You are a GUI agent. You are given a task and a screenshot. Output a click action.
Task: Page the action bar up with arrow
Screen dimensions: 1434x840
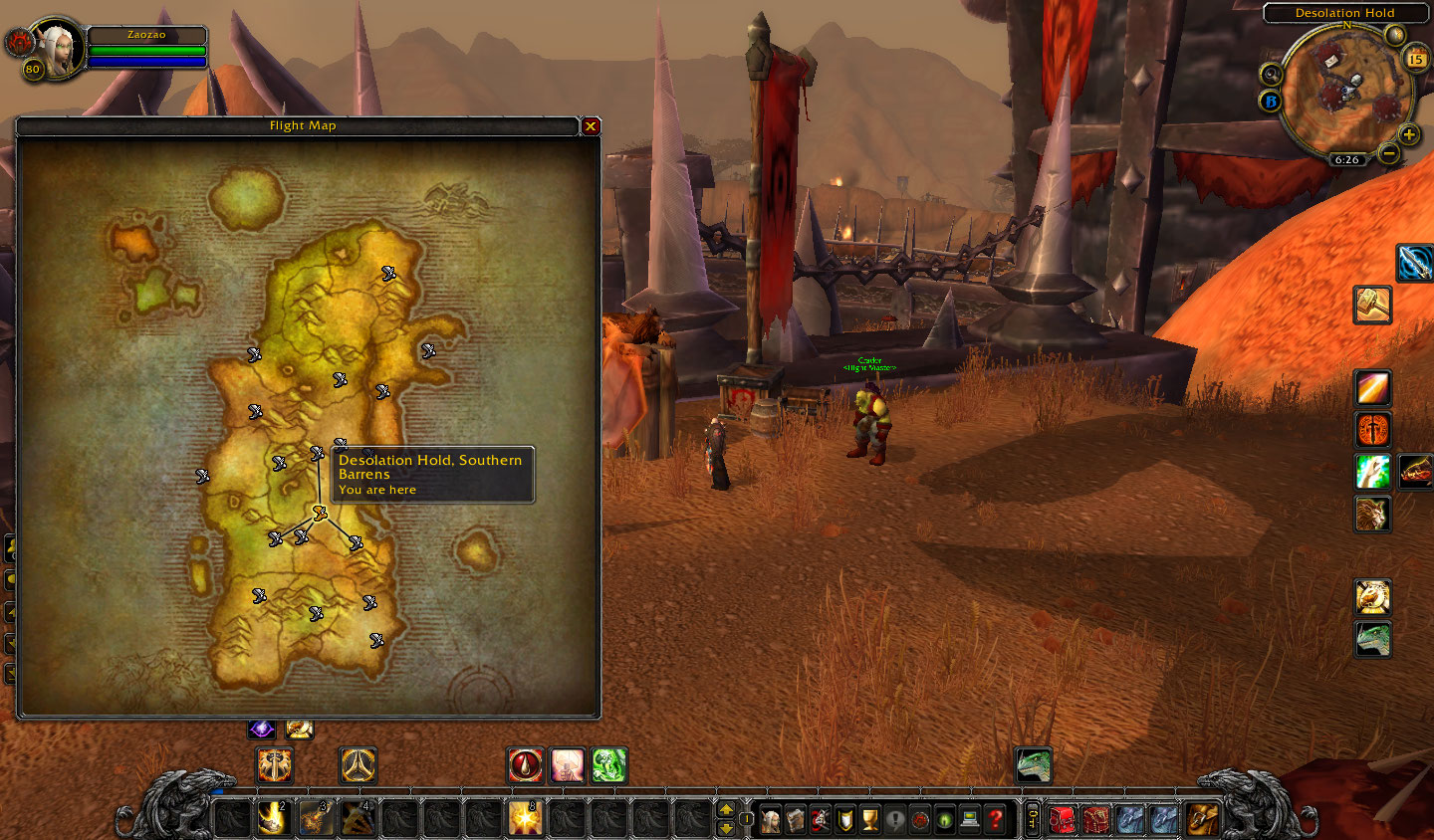tap(726, 809)
